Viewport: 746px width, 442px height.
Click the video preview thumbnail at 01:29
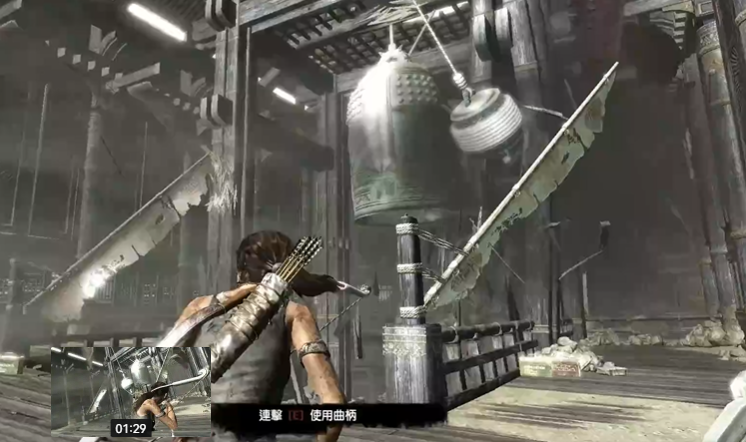coord(130,391)
